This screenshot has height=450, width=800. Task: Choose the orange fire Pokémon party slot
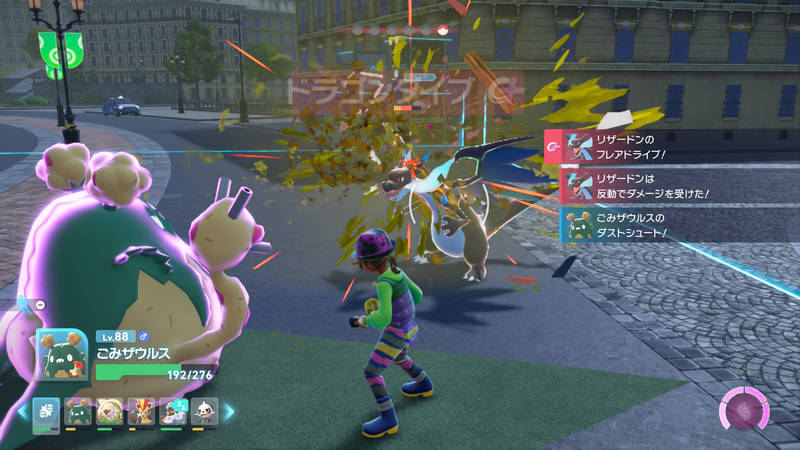[142, 411]
